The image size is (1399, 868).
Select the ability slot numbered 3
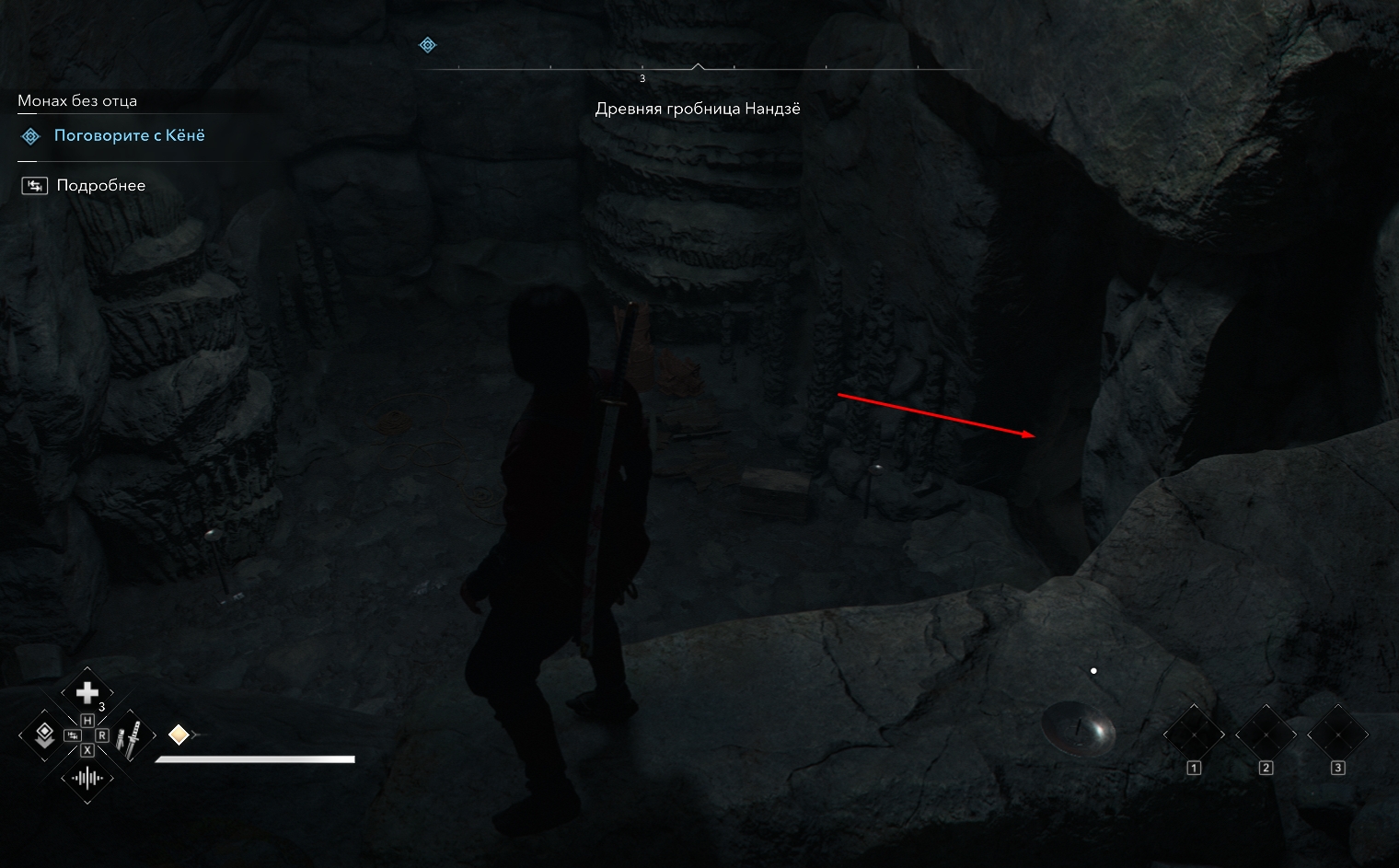tap(1337, 735)
